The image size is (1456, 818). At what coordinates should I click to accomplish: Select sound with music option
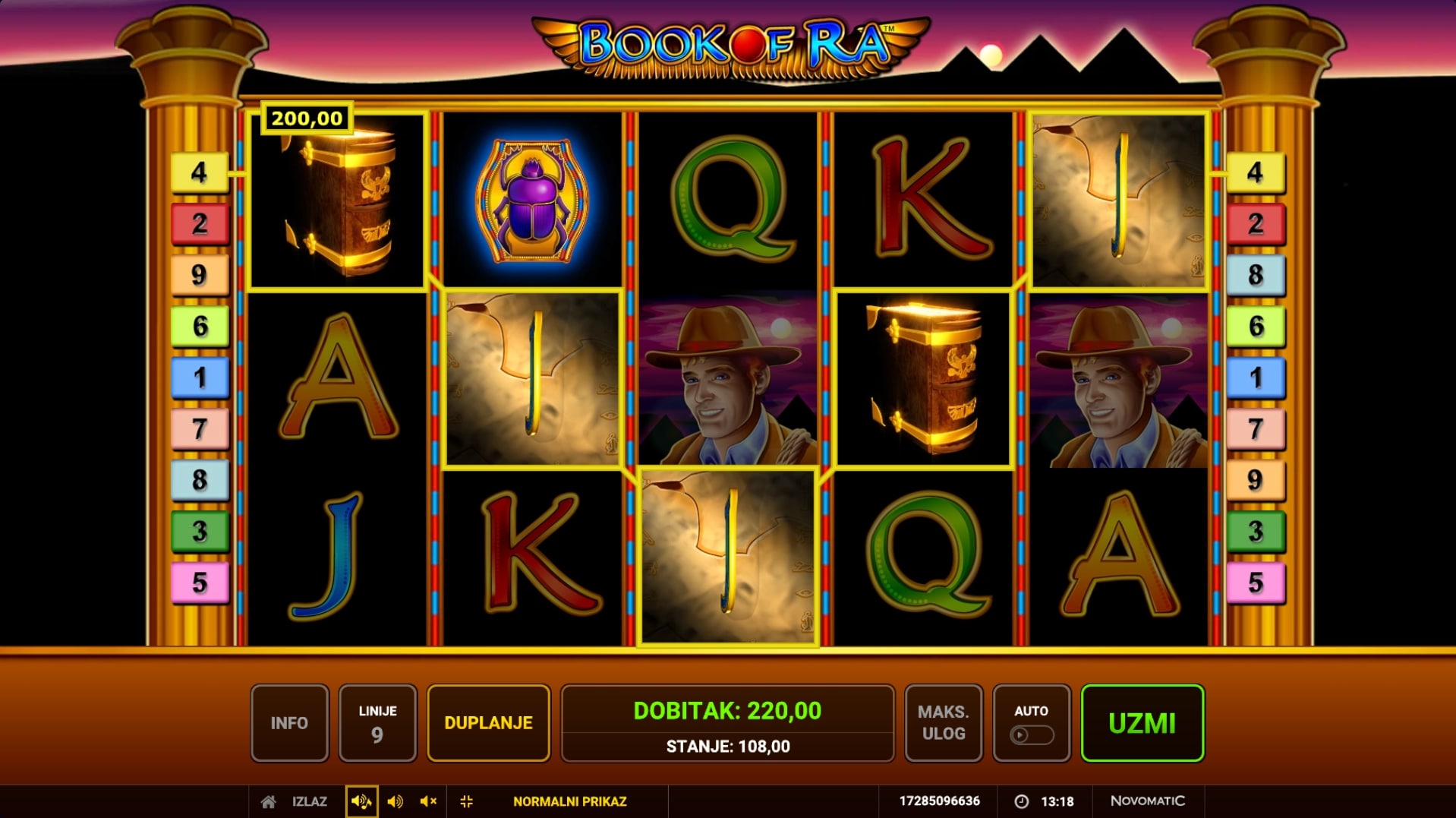point(361,801)
